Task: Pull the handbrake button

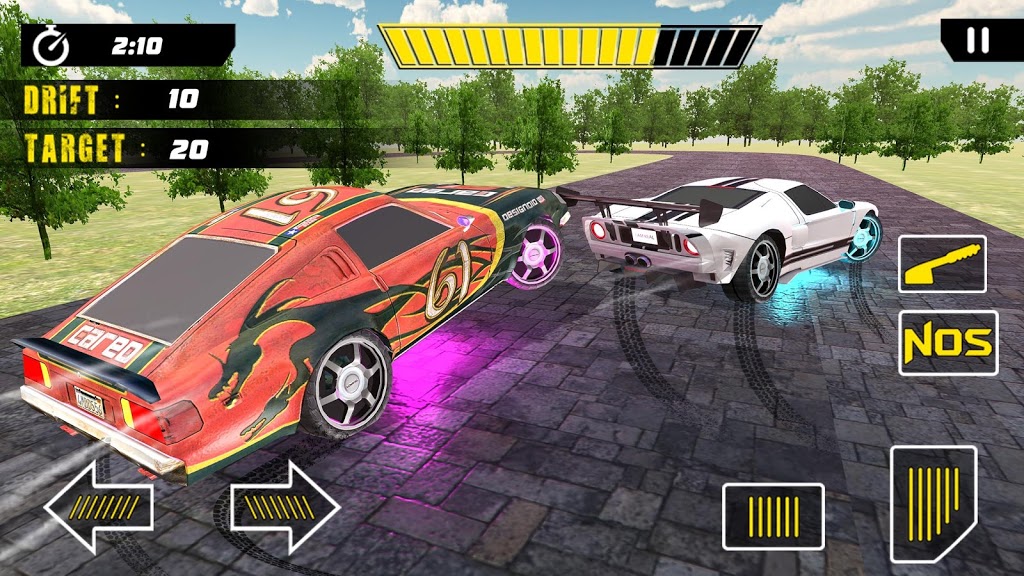Action: [942, 264]
